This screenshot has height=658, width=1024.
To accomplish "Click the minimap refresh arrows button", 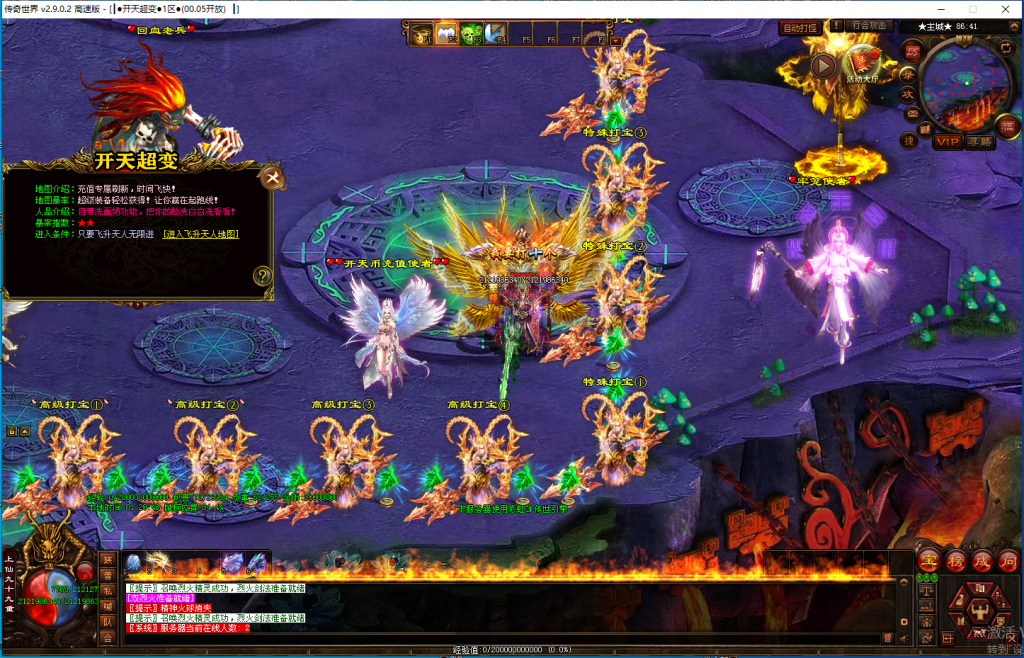I will click(x=1004, y=48).
